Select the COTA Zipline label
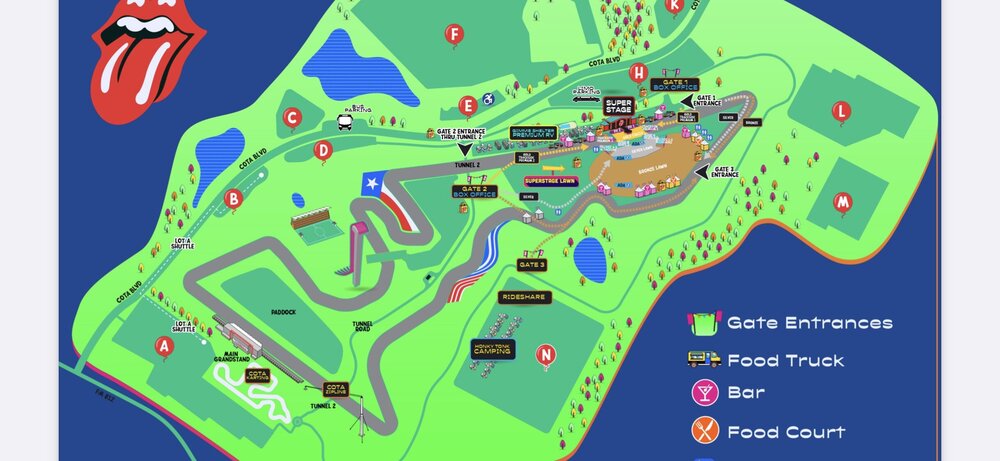This screenshot has height=461, width=1000. click(x=335, y=389)
